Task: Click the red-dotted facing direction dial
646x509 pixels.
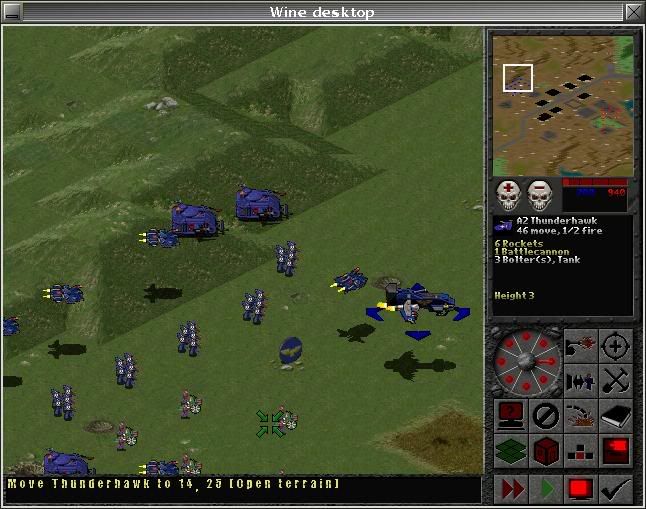Action: click(x=527, y=360)
